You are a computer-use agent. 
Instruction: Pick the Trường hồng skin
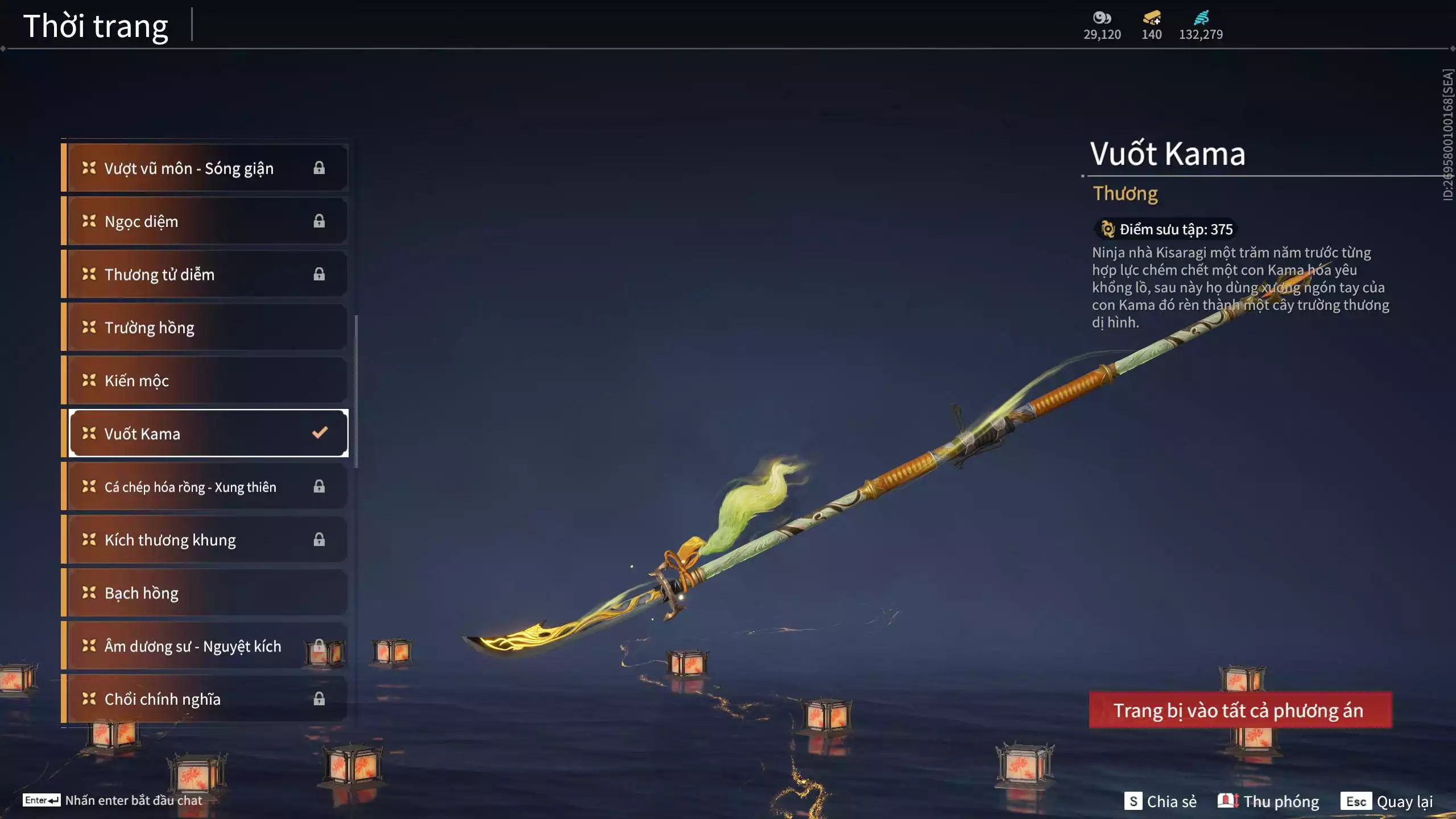205,328
